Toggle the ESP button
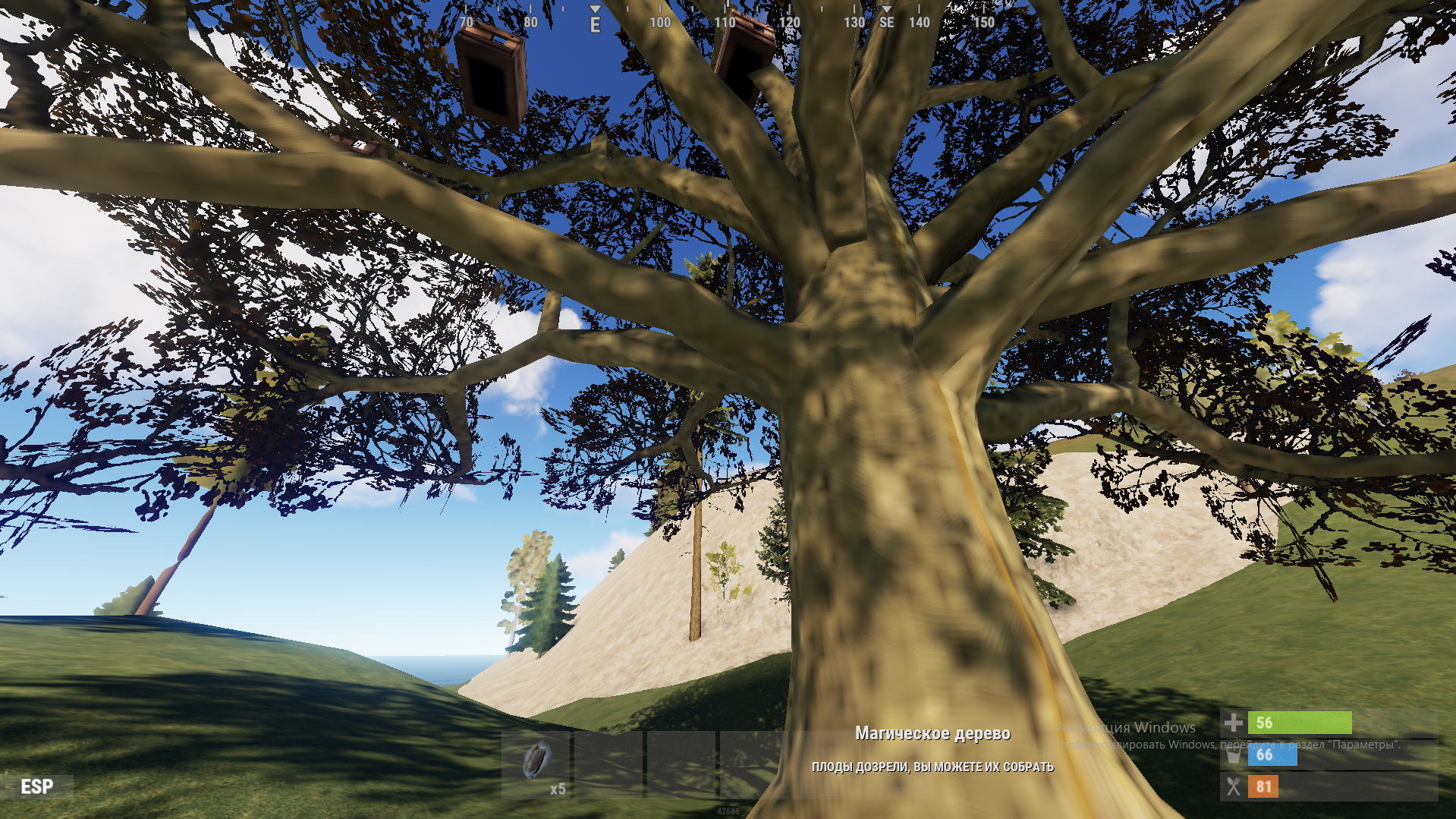 tap(37, 786)
